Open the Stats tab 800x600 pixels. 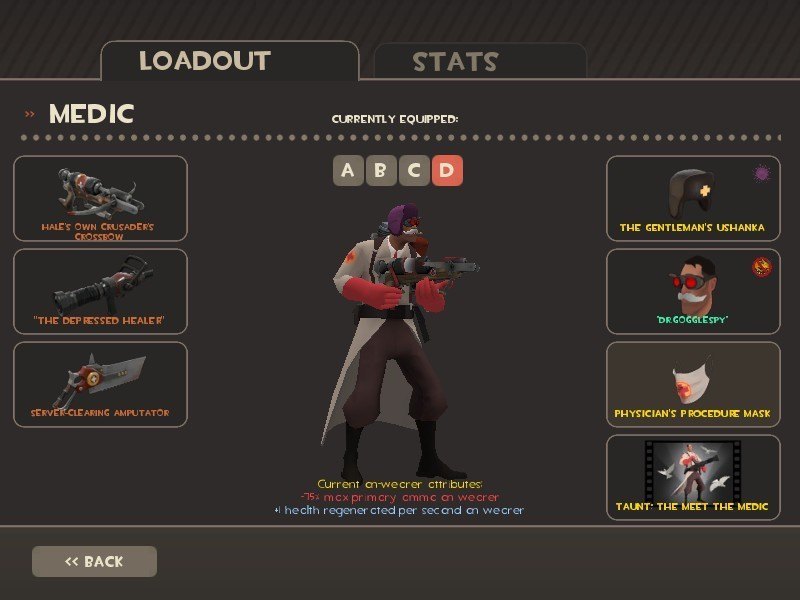(479, 62)
